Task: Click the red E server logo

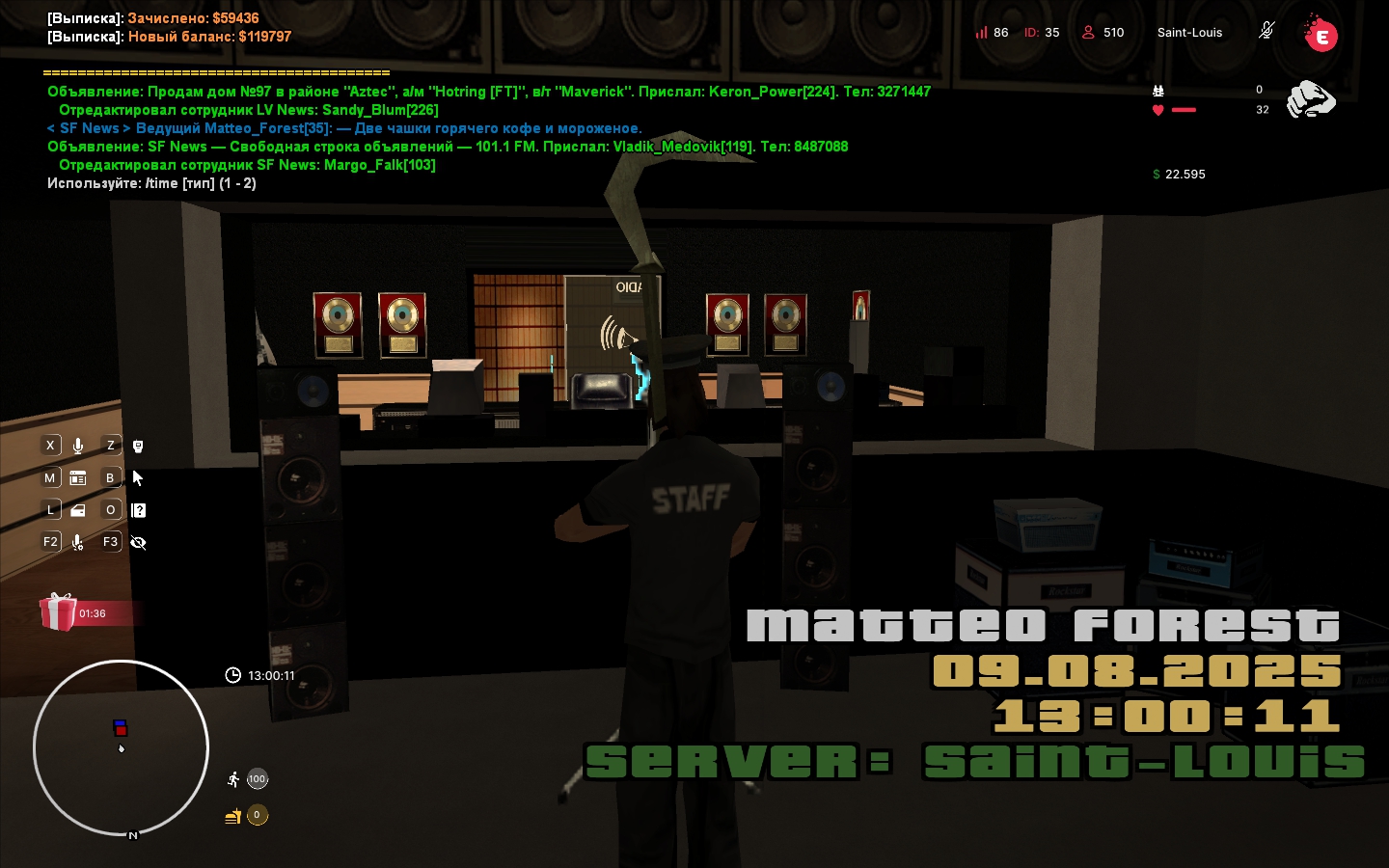Action: [x=1321, y=36]
